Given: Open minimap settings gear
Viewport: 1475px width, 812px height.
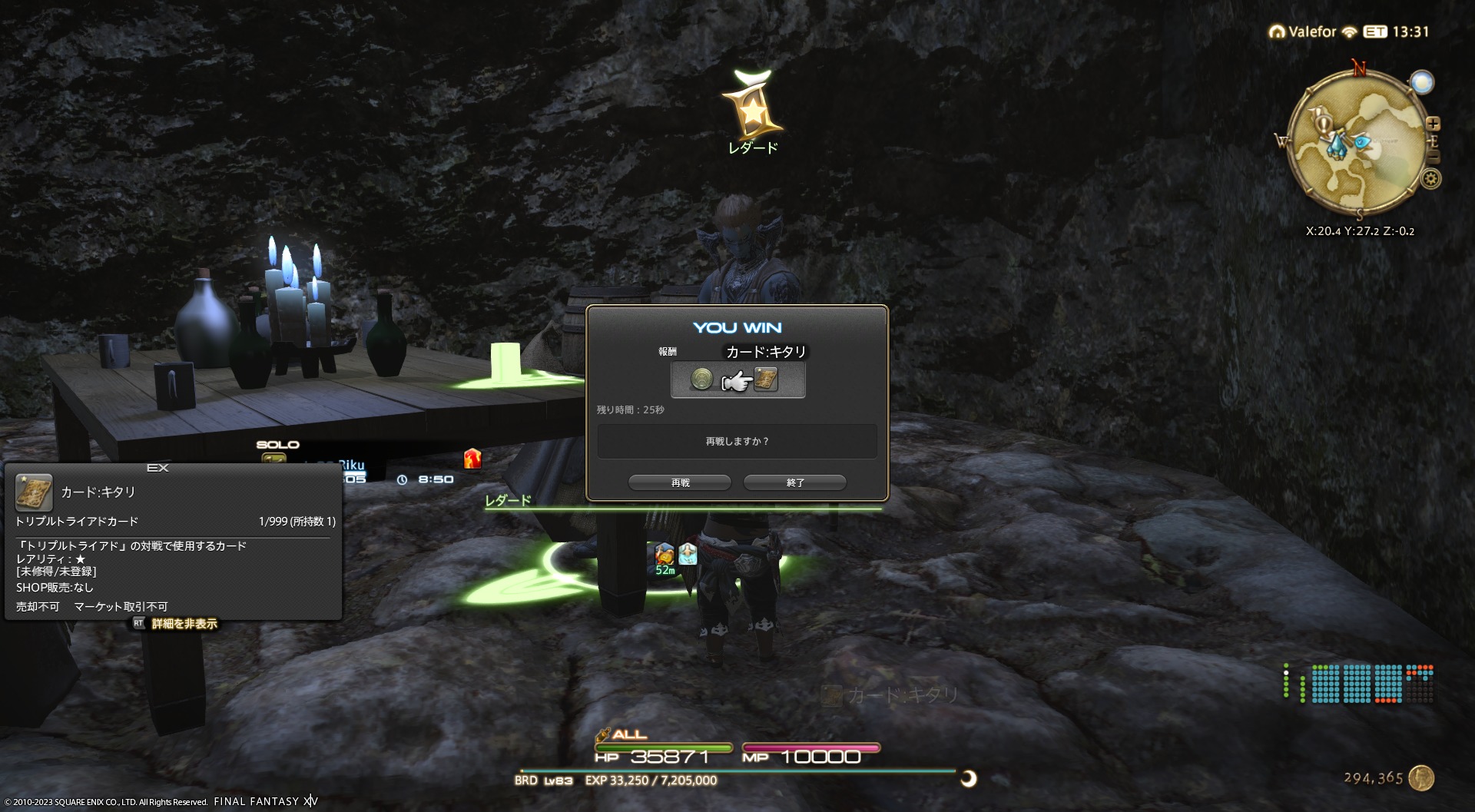Looking at the screenshot, I should click(1430, 179).
